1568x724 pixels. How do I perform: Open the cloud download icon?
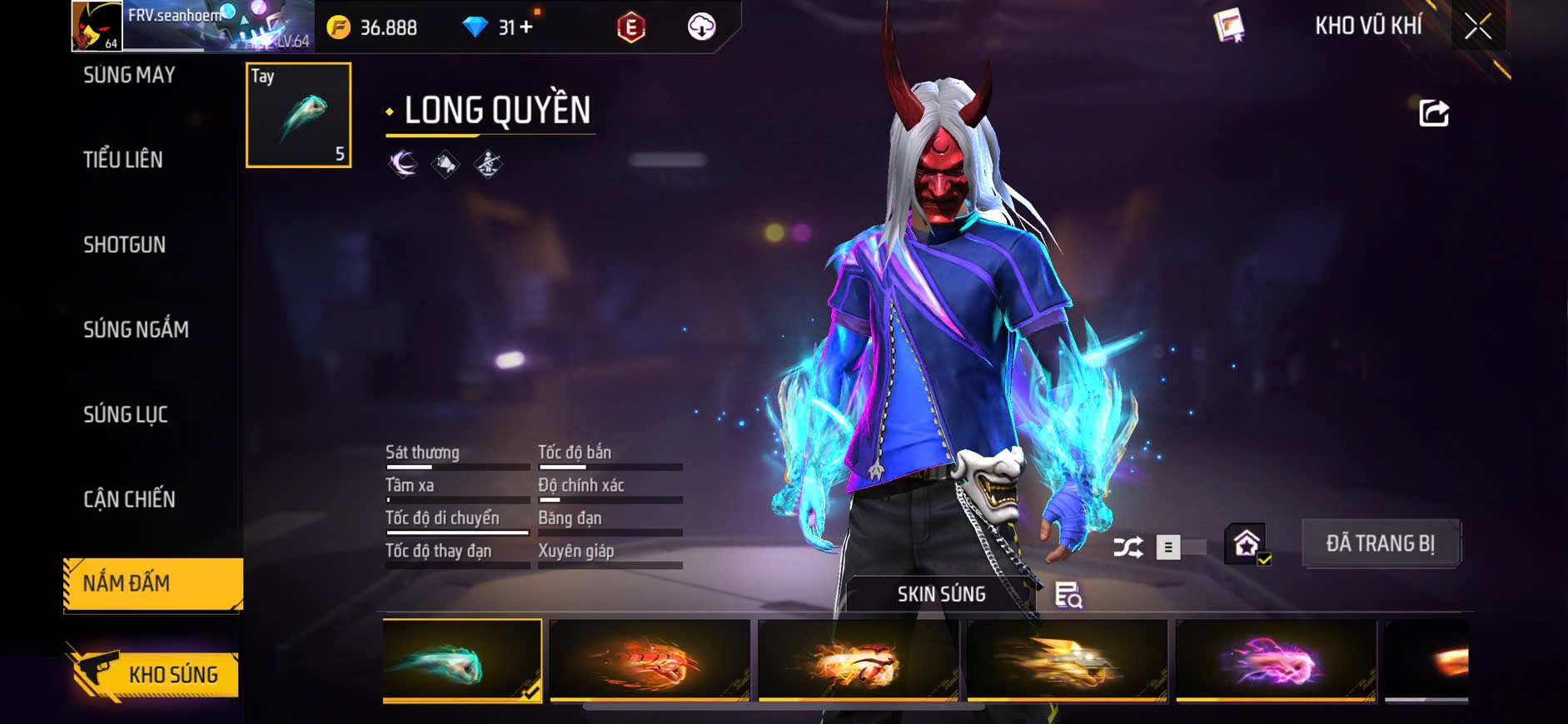click(x=701, y=27)
